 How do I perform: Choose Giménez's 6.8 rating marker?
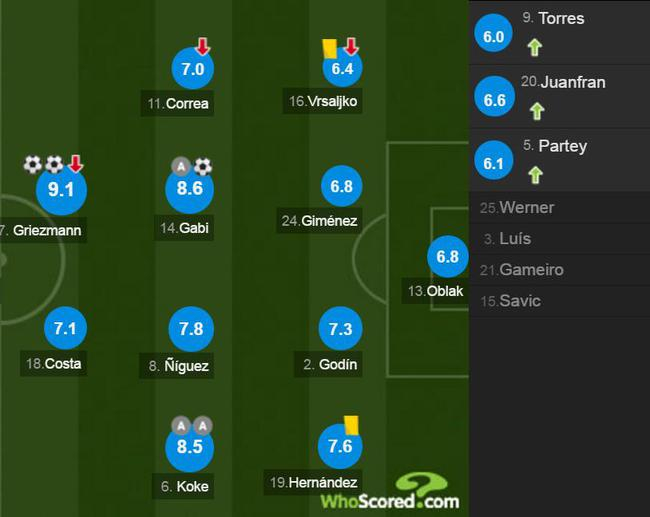[341, 187]
